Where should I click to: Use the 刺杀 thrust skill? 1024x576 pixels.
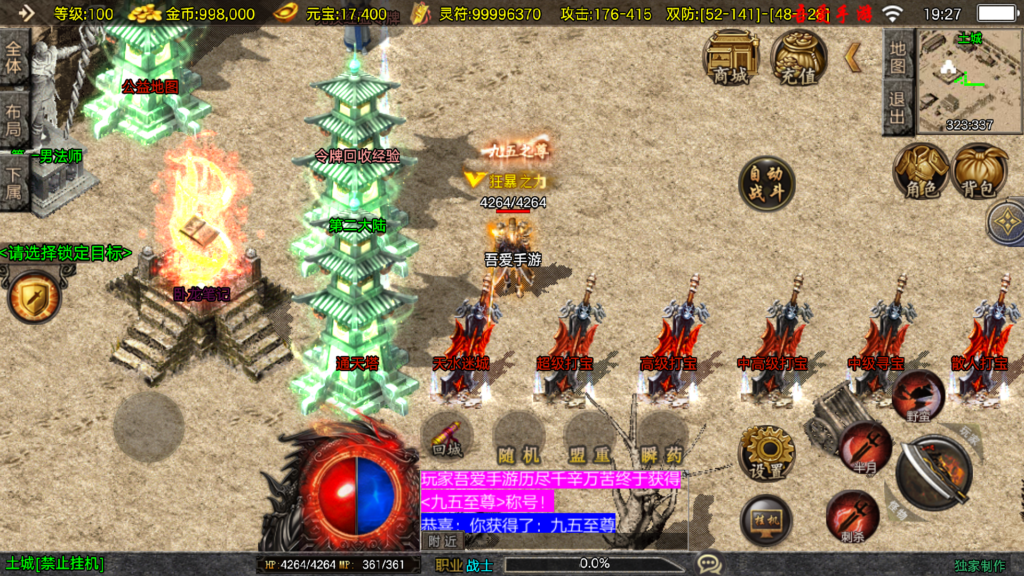852,516
